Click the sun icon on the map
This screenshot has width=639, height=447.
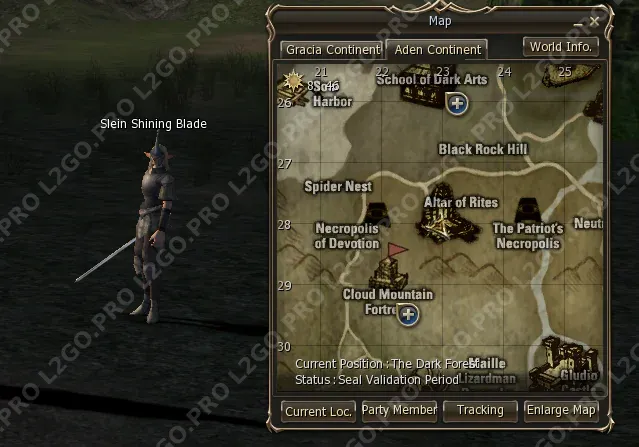click(295, 80)
